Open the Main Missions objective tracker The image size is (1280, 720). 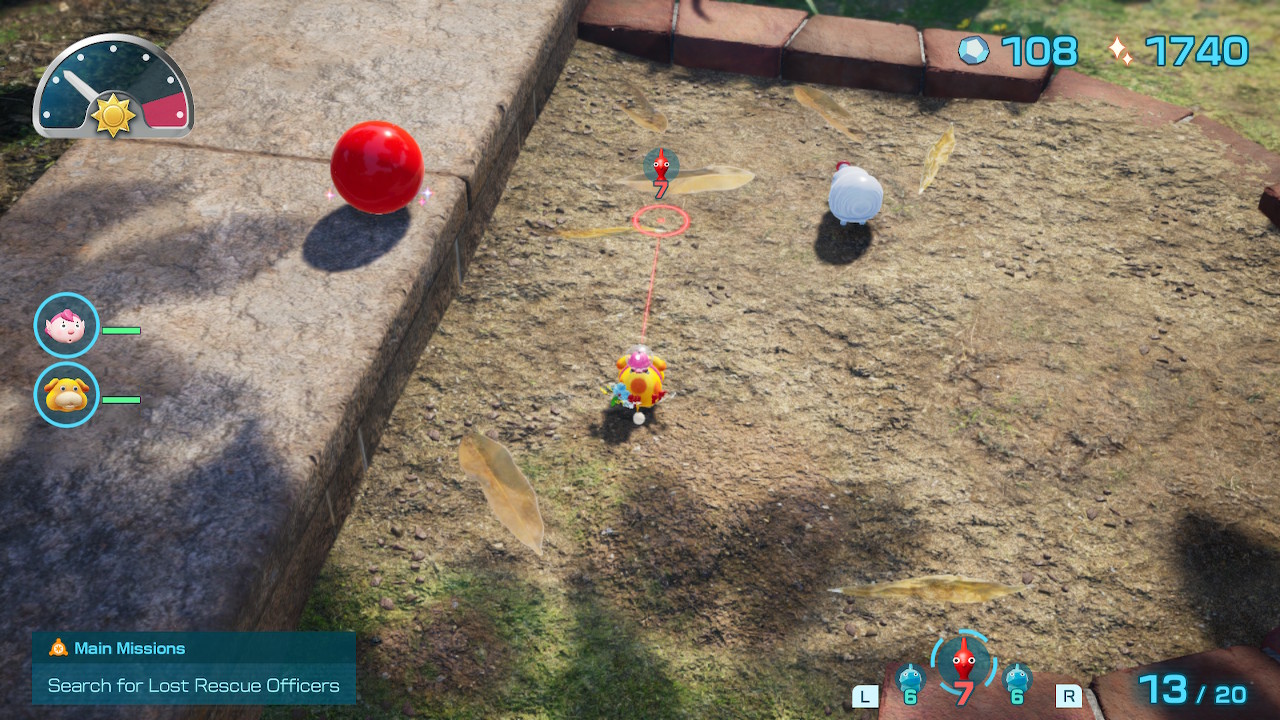click(193, 667)
